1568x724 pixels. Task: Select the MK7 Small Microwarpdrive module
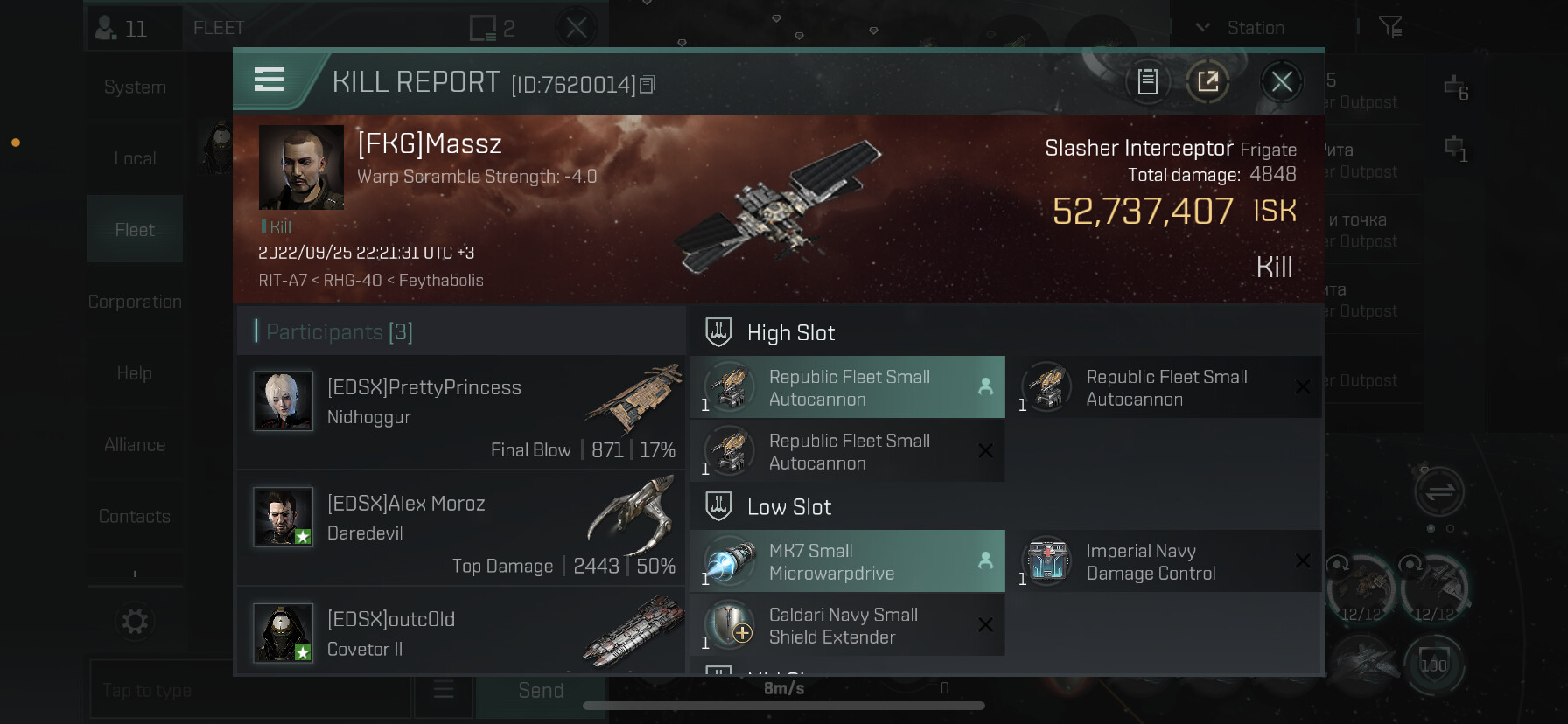tap(847, 561)
